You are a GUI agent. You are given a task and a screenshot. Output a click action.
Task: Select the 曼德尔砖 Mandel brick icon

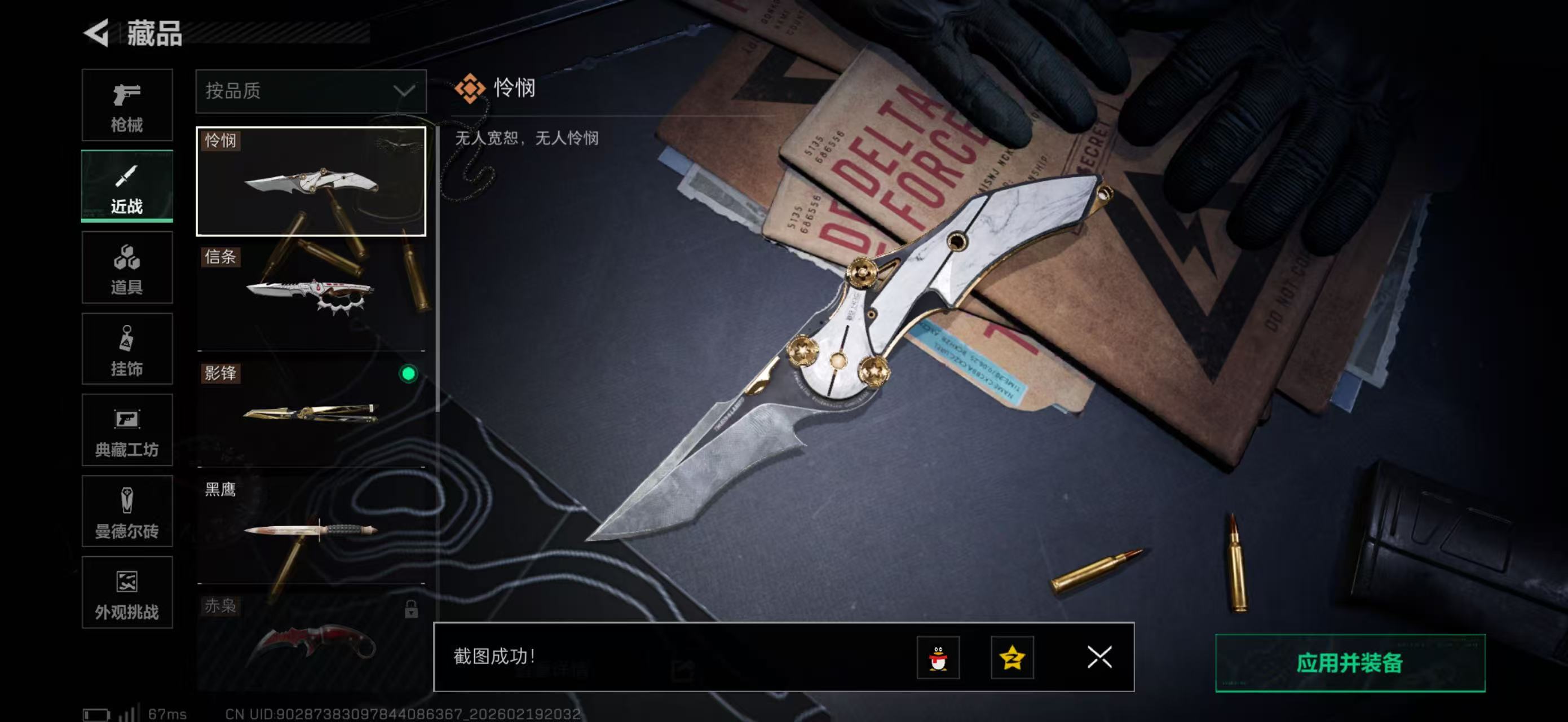127,512
